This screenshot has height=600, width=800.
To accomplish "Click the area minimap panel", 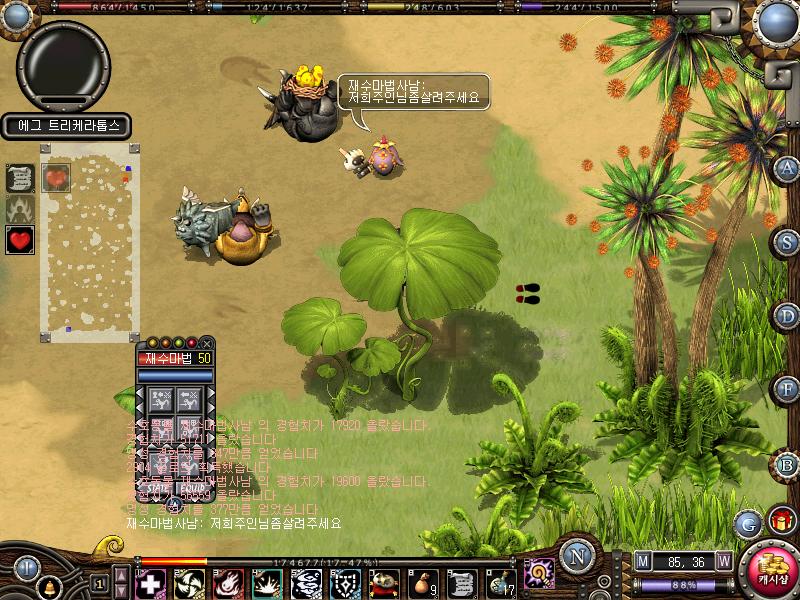I will tap(90, 242).
